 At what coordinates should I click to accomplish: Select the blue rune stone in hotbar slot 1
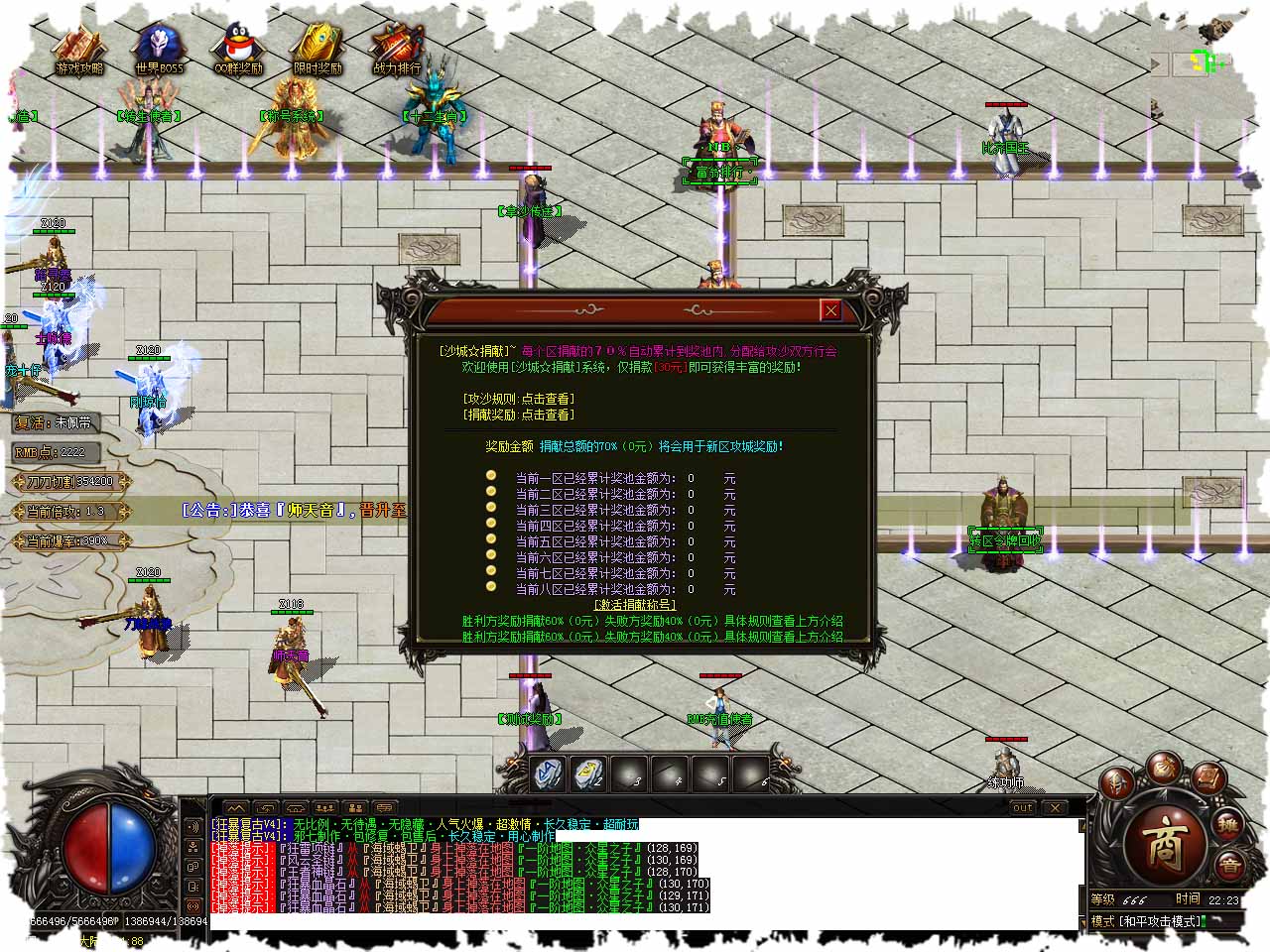coord(549,773)
